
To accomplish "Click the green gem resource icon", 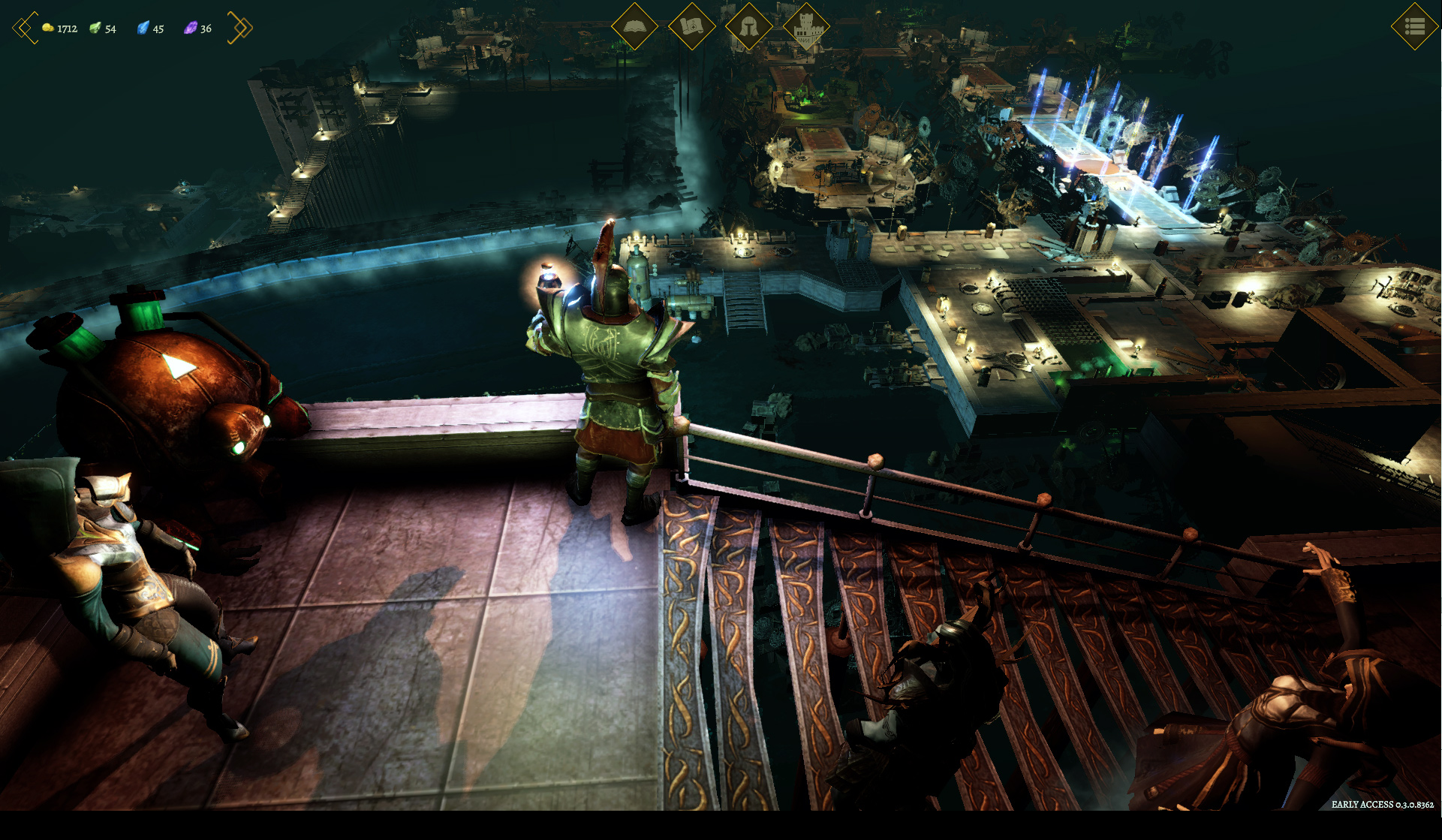I will [x=95, y=28].
